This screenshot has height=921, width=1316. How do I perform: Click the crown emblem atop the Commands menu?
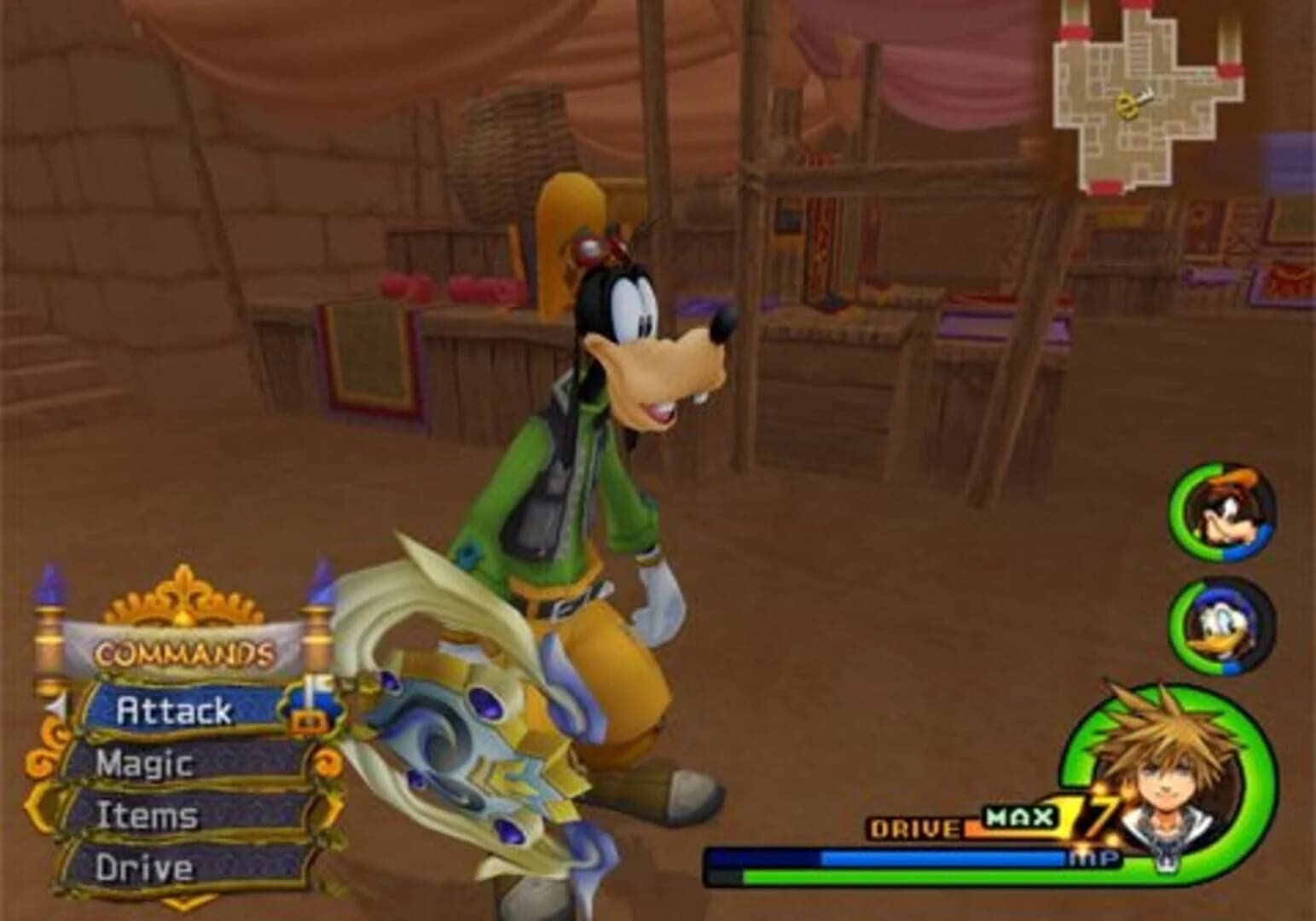pyautogui.click(x=183, y=594)
